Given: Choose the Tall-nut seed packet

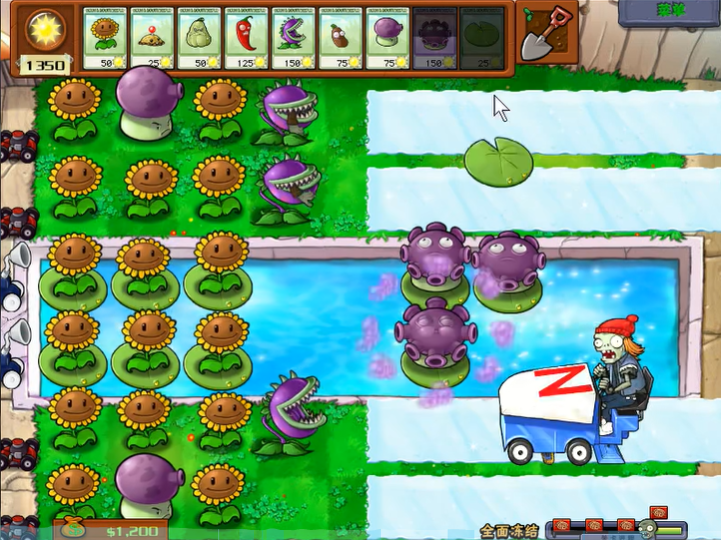Looking at the screenshot, I should click(x=339, y=39).
